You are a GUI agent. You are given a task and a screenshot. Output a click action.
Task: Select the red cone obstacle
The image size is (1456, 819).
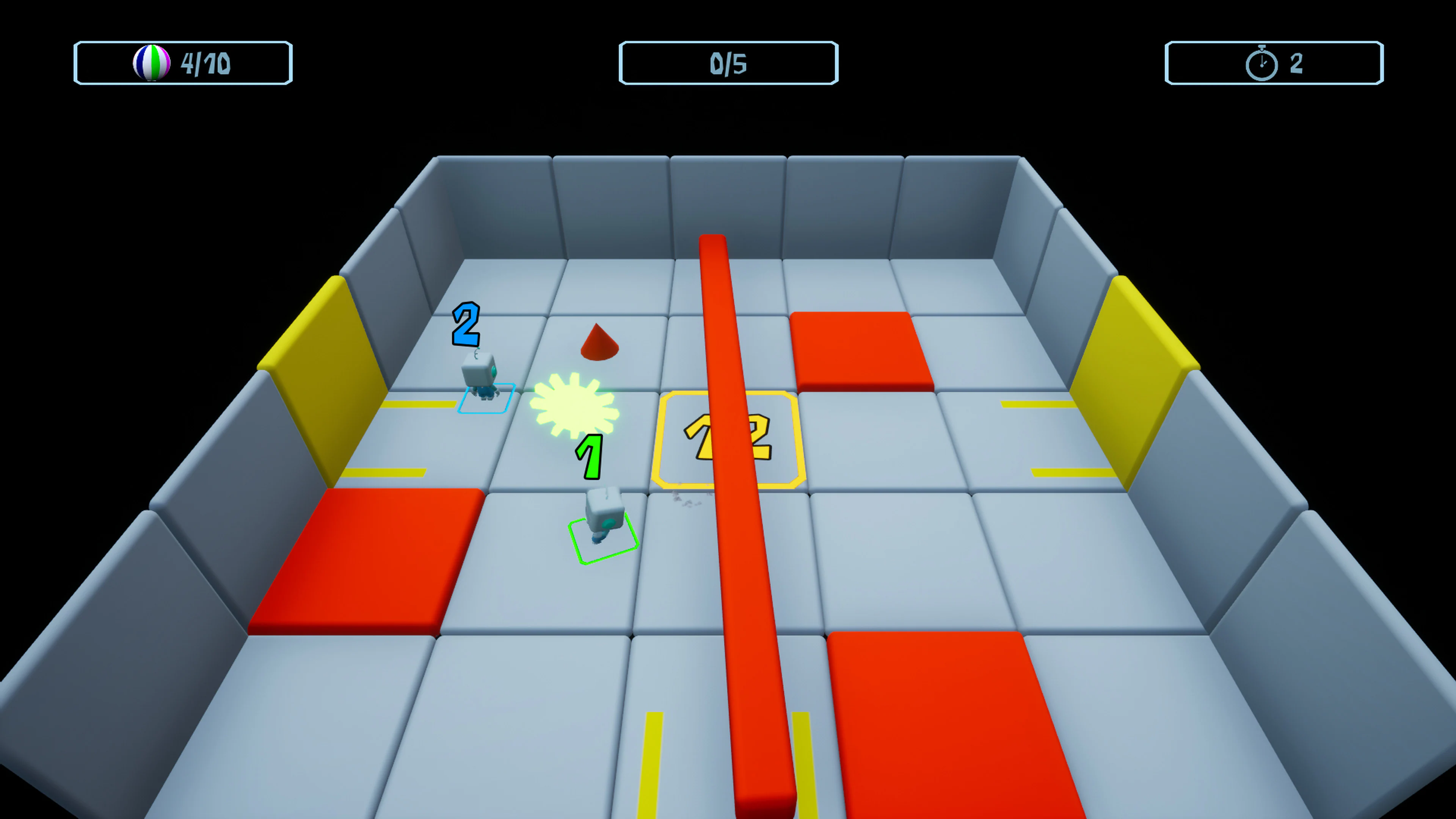point(600,345)
